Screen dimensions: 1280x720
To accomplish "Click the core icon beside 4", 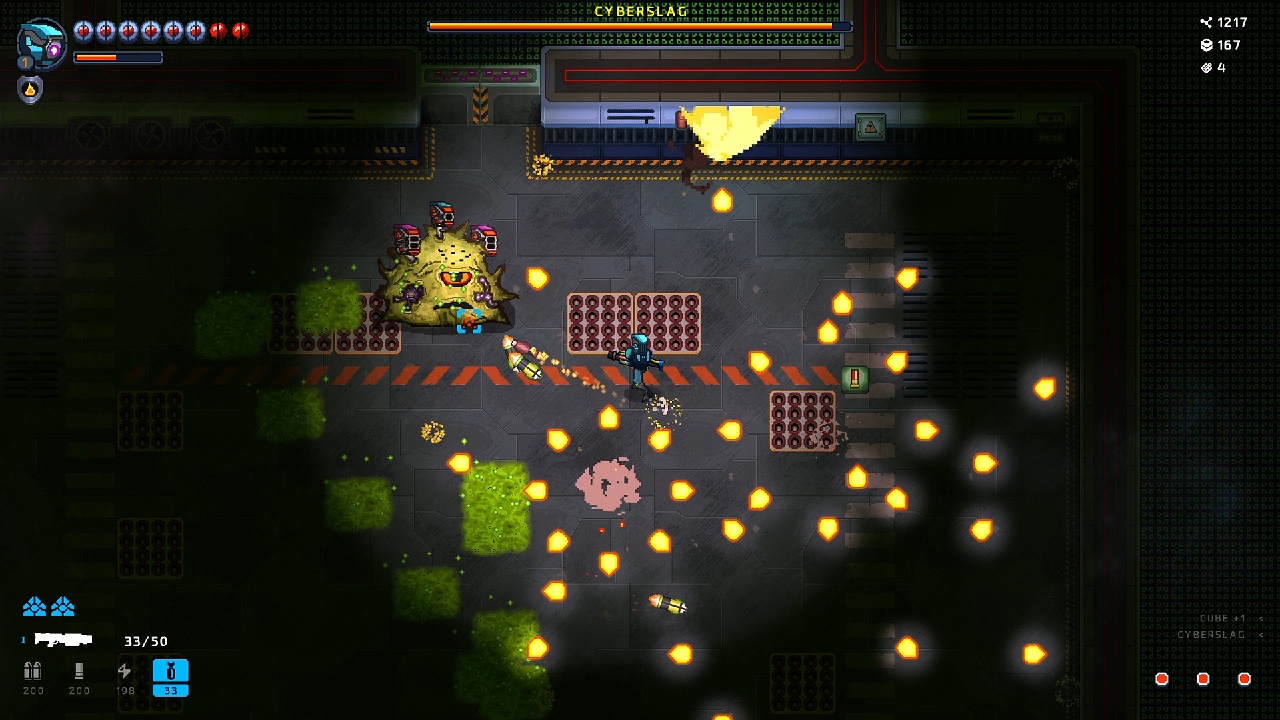I will point(1206,68).
